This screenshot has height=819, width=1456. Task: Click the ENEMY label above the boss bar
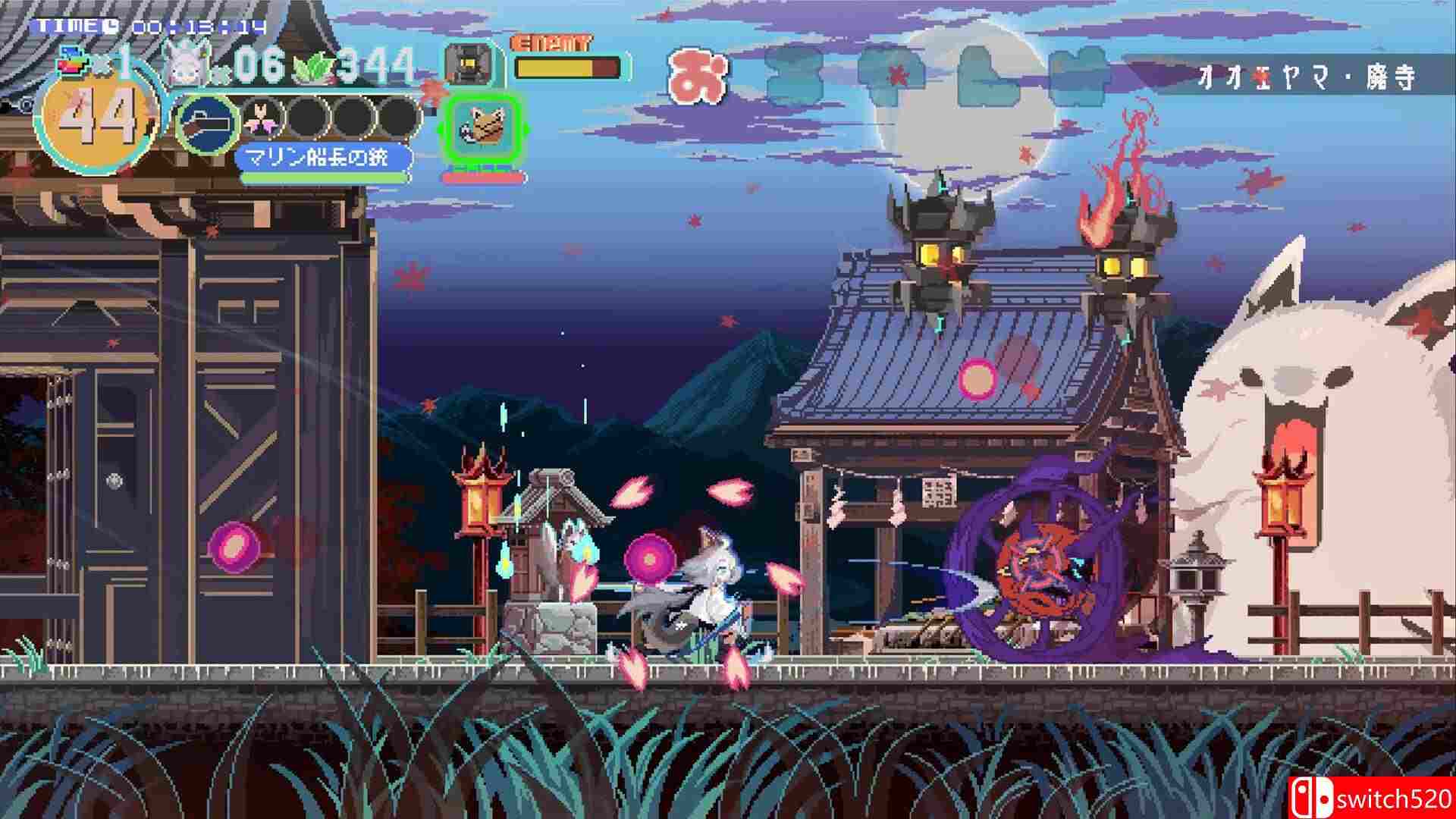[551, 44]
